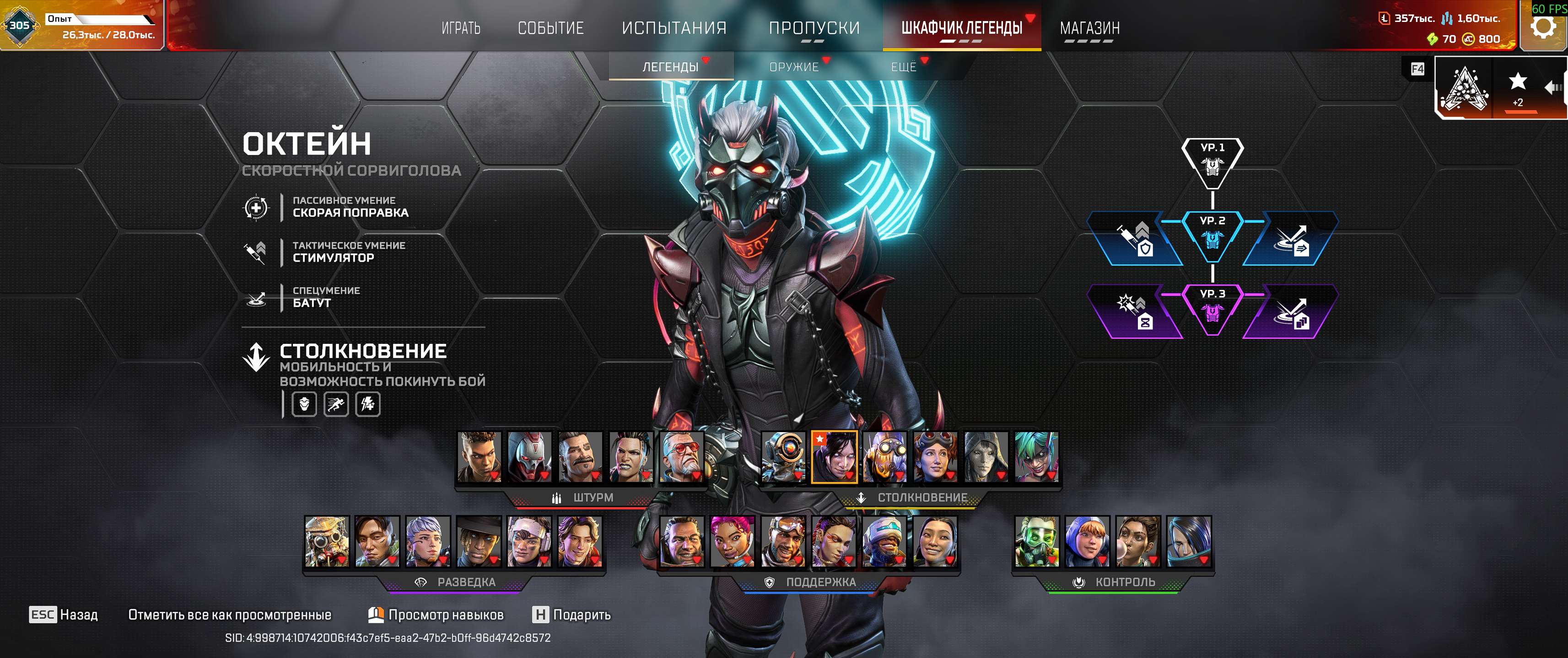Select the passive ability Скорая поправка icon

click(257, 208)
